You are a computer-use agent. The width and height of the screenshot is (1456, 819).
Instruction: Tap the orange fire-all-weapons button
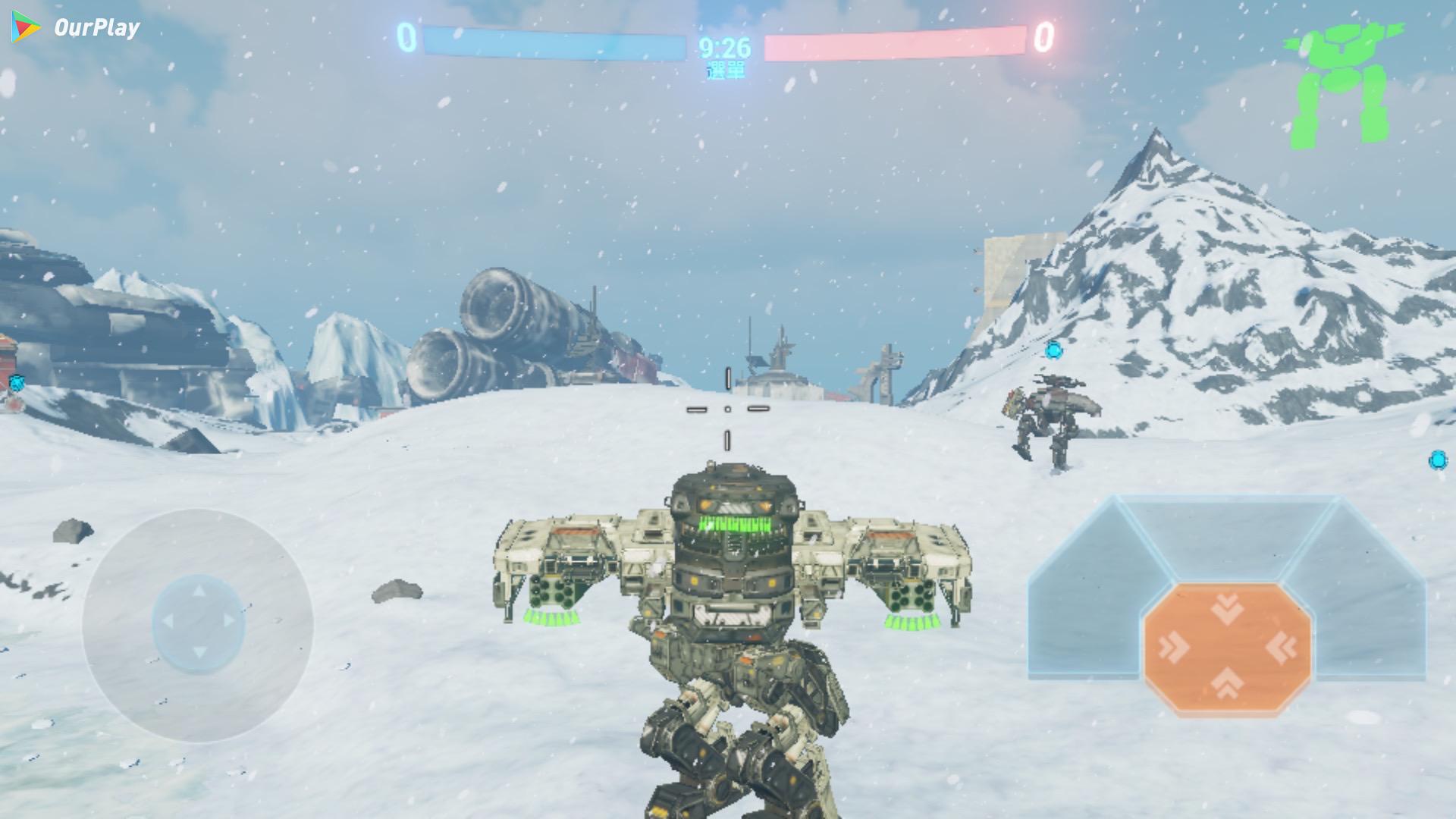(x=1227, y=648)
